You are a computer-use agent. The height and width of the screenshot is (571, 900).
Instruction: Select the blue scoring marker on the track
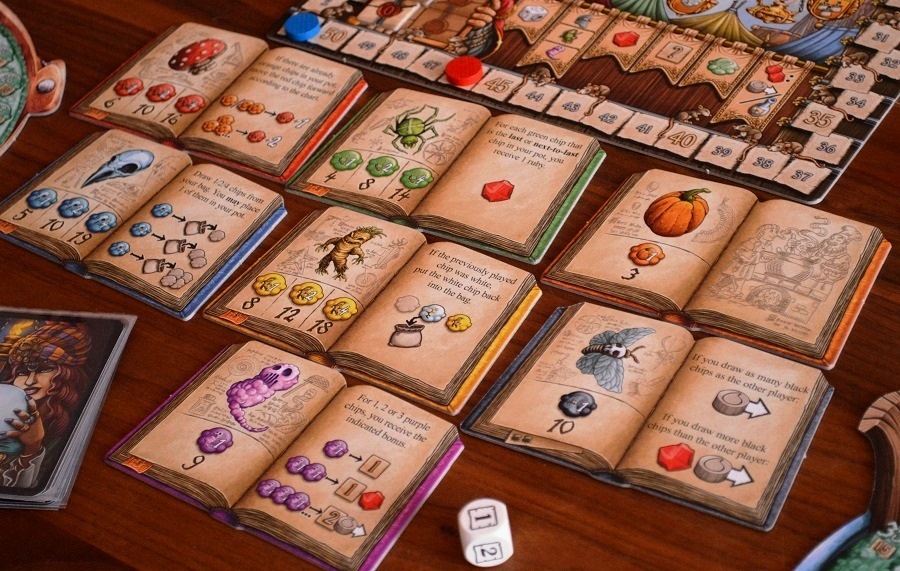(x=302, y=26)
